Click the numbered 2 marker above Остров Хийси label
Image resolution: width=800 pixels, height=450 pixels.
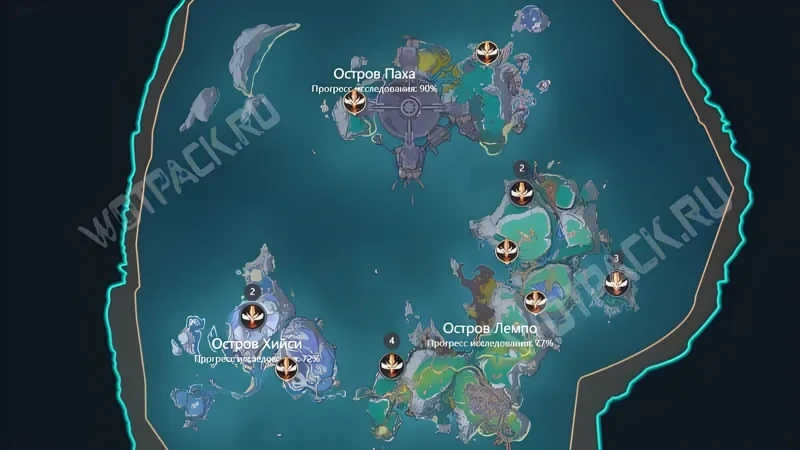[253, 315]
